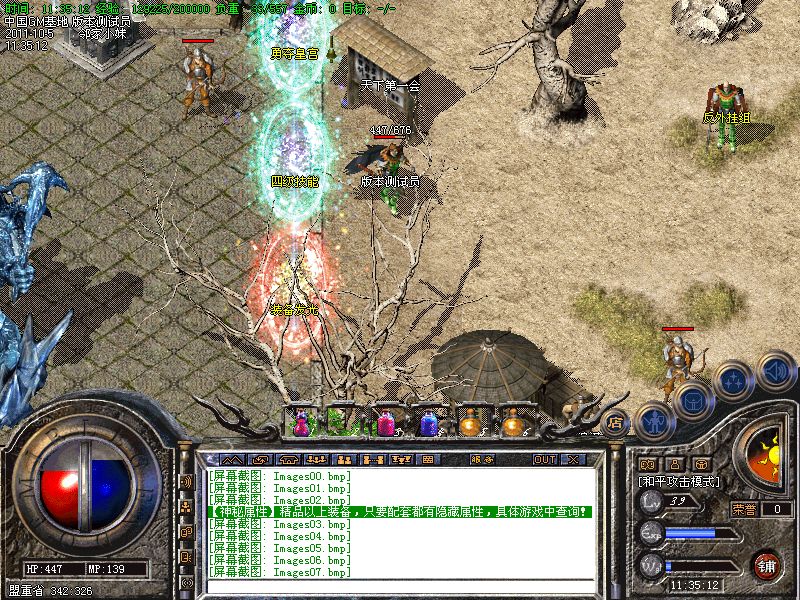This screenshot has height=600, width=800.
Task: Use the first pink potion in the belt
Action: pos(301,425)
